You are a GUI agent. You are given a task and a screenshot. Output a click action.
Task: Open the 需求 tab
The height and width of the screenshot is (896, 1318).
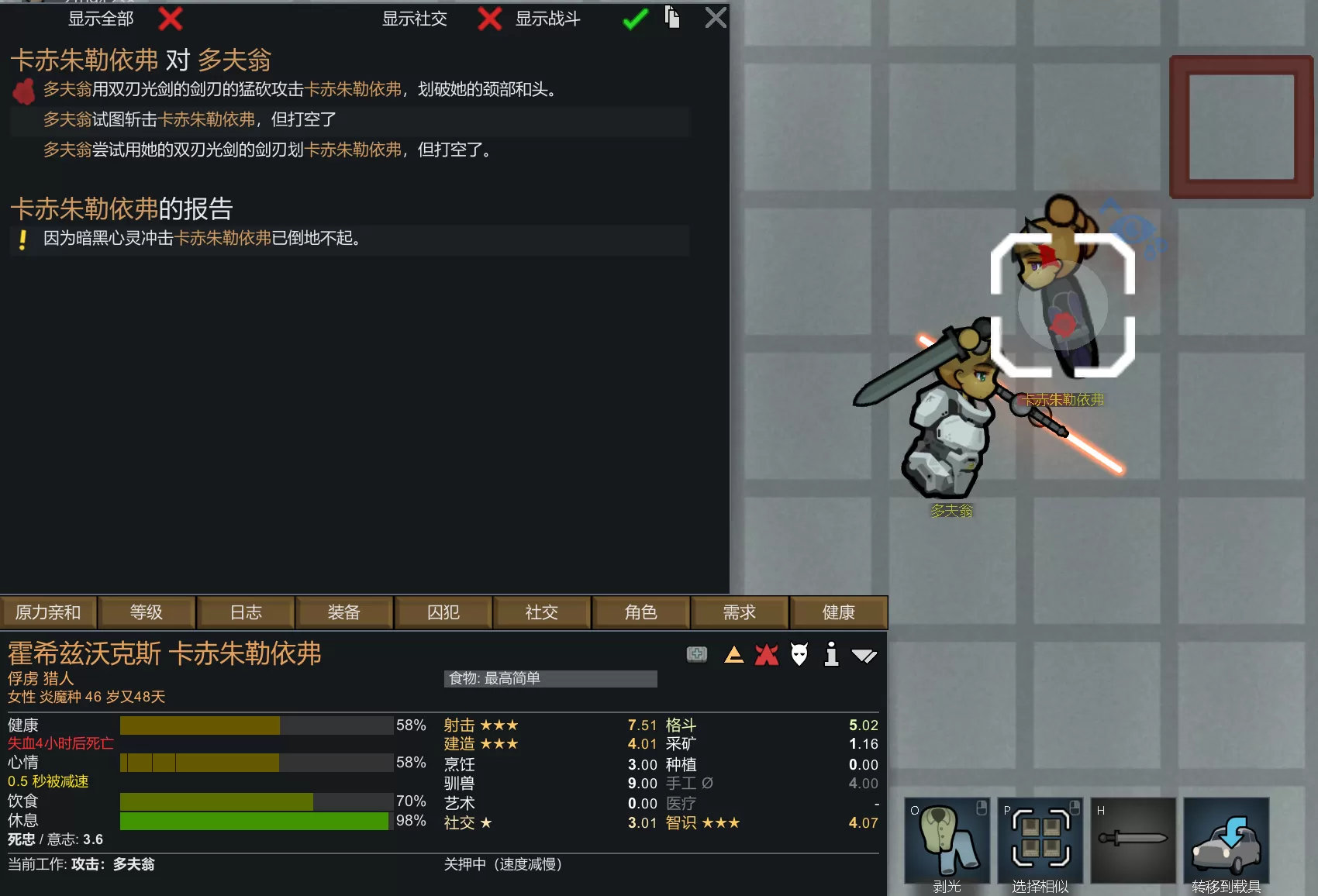pos(740,612)
